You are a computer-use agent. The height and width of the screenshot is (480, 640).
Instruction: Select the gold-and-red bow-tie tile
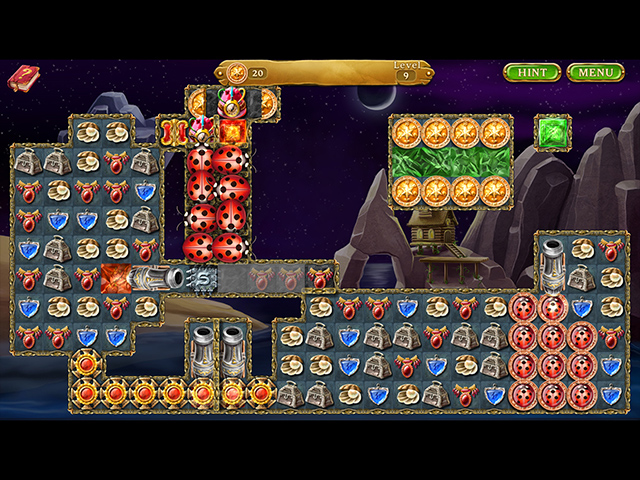point(174,132)
